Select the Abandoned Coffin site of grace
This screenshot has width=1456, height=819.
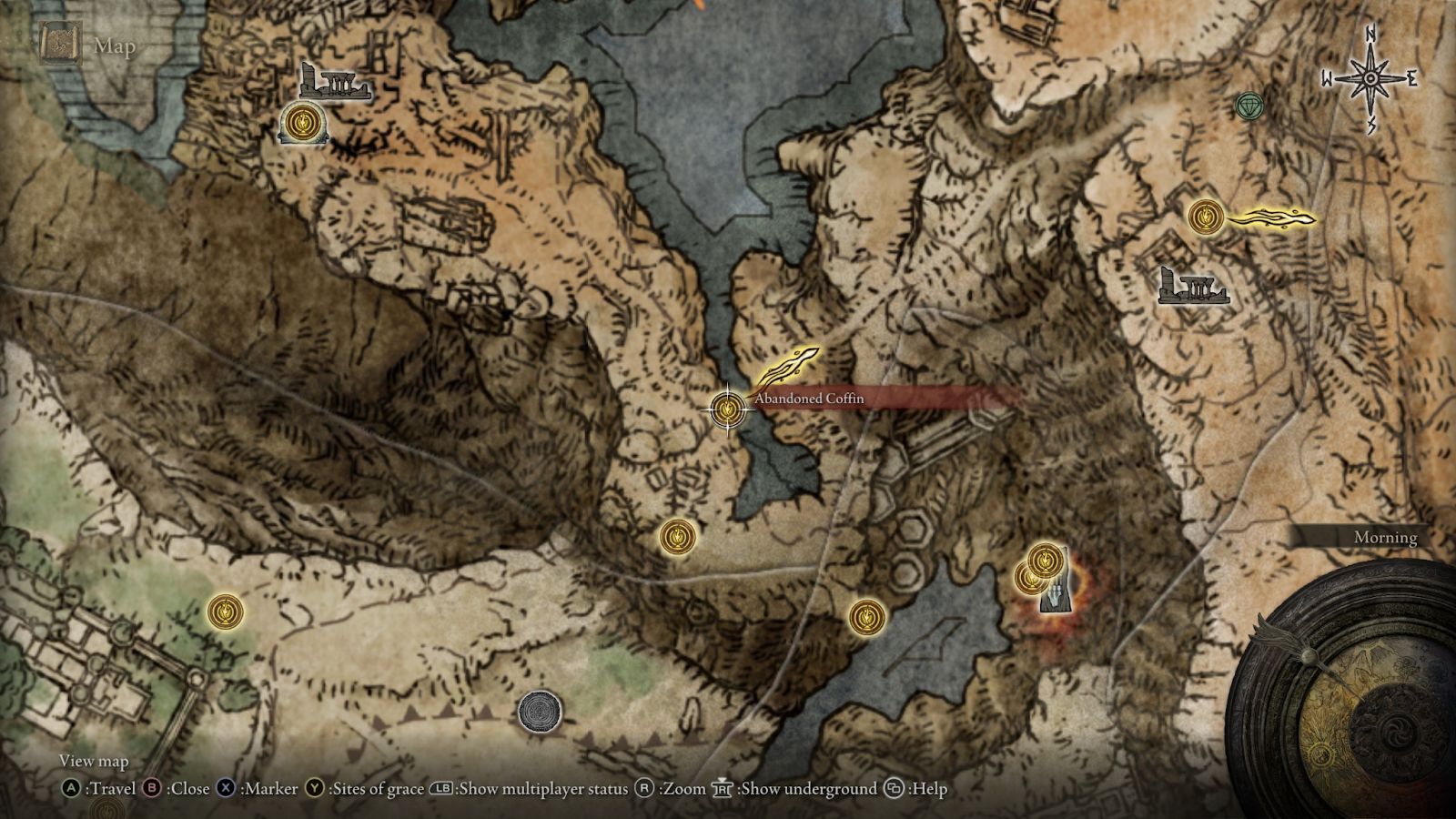coord(727,409)
